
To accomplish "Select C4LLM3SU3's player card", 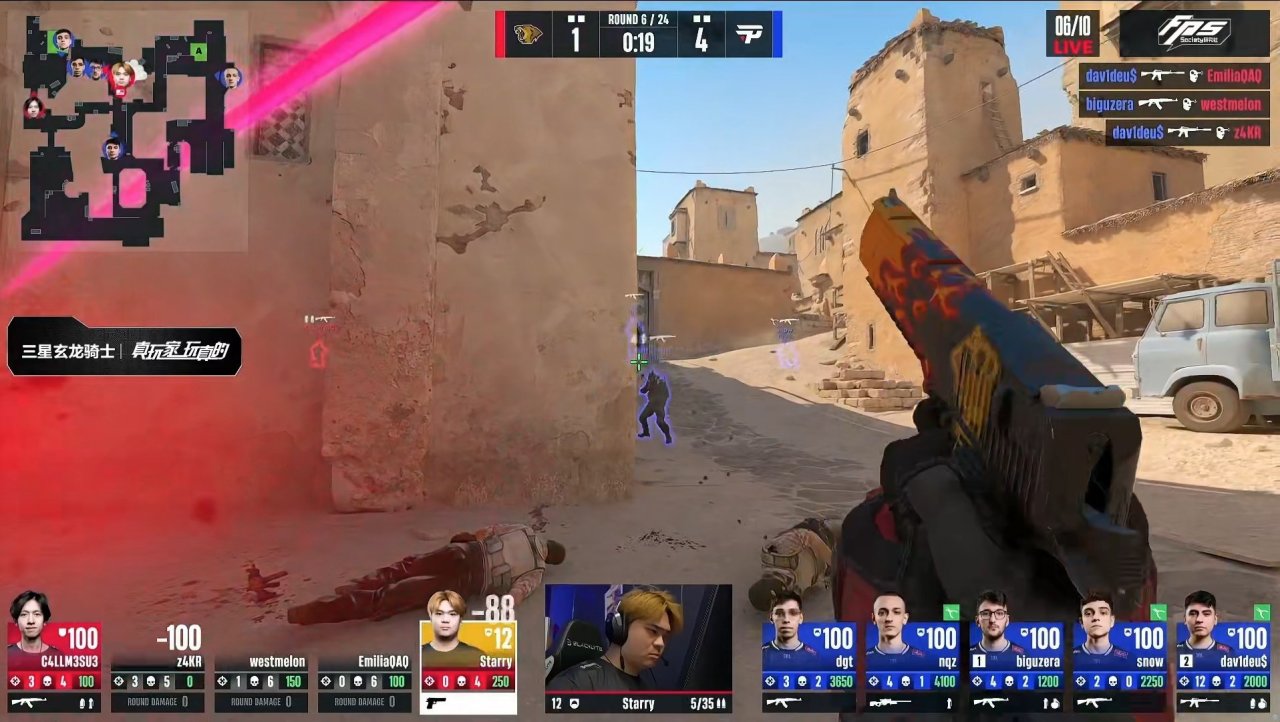I will 55,654.
